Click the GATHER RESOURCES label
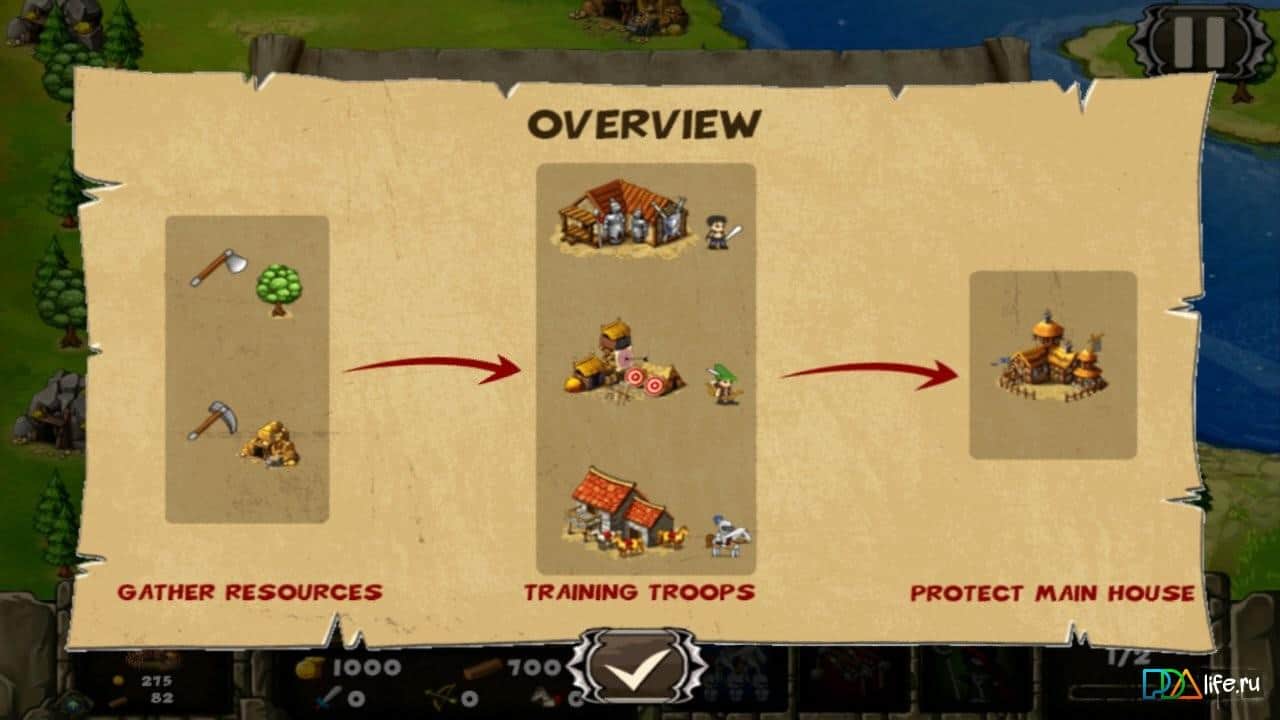 point(252,592)
